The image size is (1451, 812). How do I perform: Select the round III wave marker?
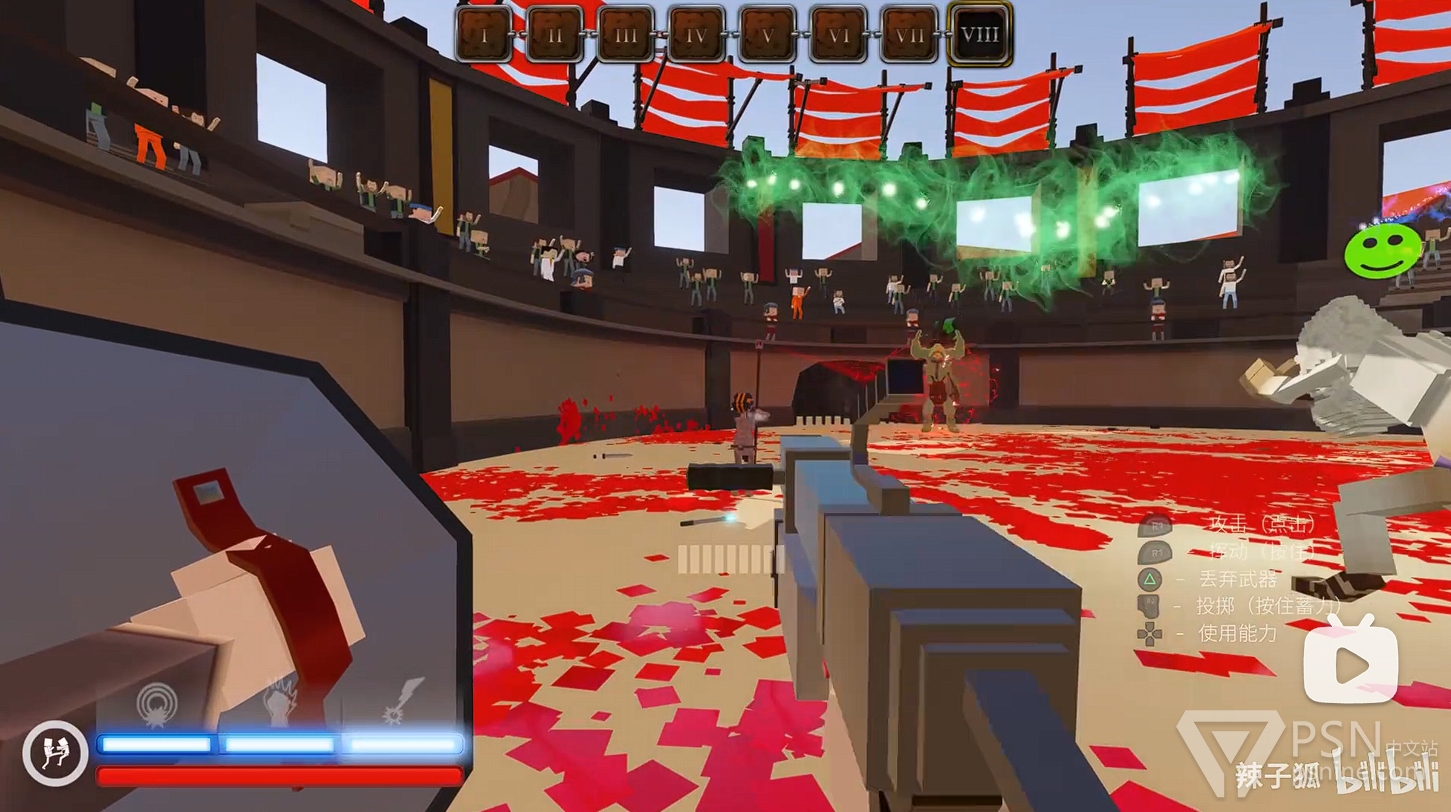[626, 34]
